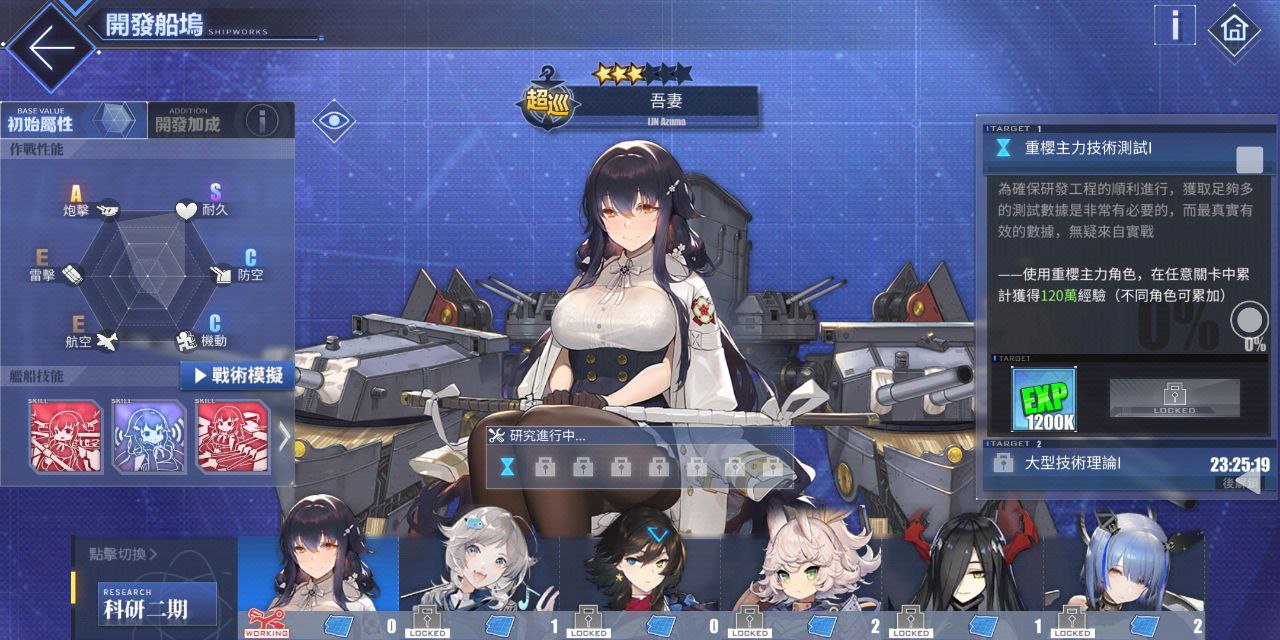Open the info button at top right
The height and width of the screenshot is (640, 1280).
pos(1176,25)
